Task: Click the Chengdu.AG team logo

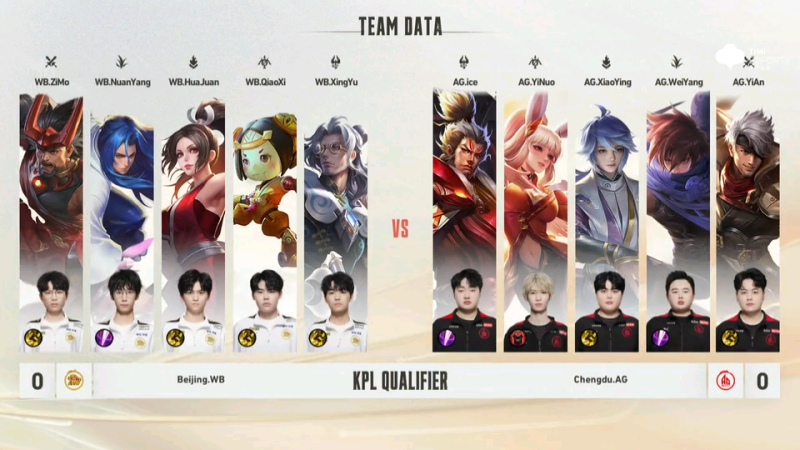Action: (x=726, y=380)
